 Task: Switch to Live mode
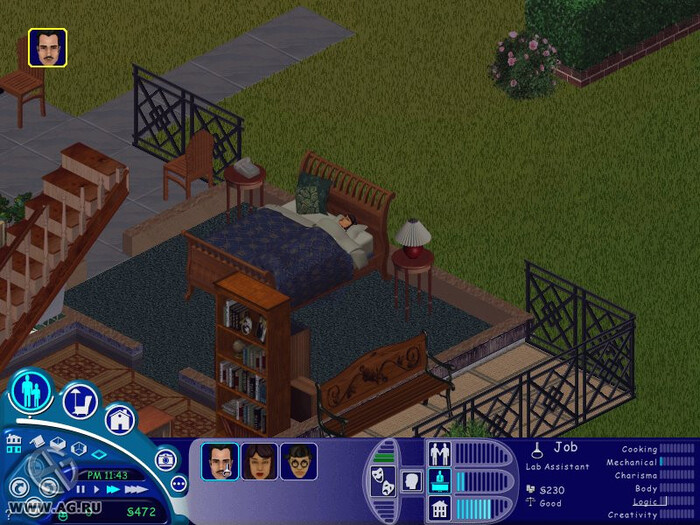pyautogui.click(x=31, y=392)
